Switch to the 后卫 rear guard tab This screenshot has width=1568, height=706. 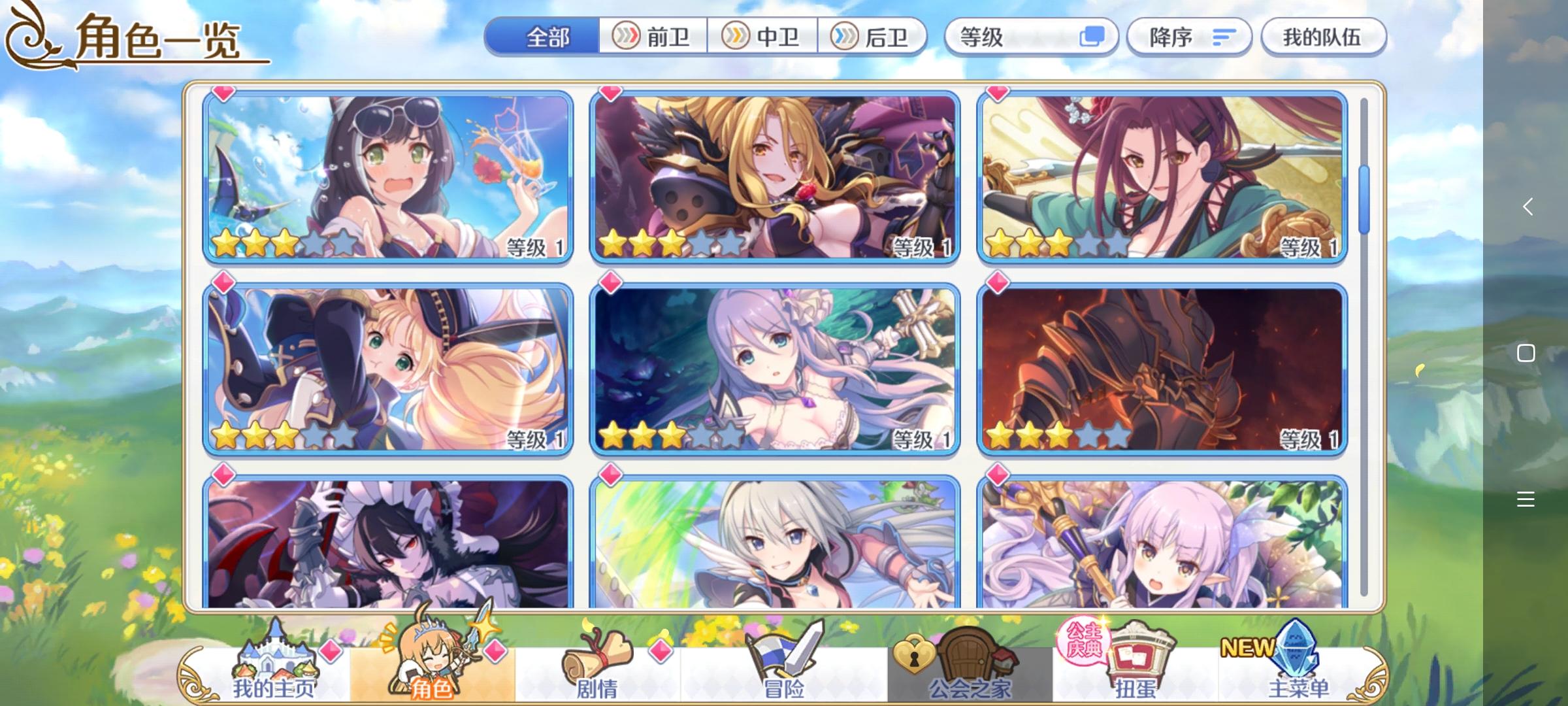[x=875, y=37]
